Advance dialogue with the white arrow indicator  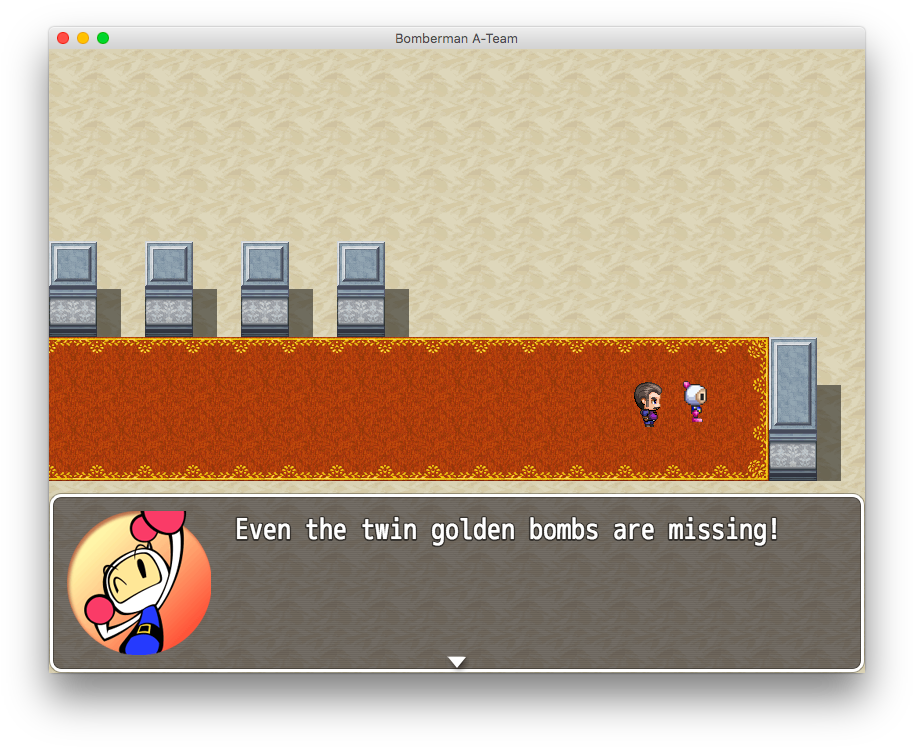click(457, 662)
